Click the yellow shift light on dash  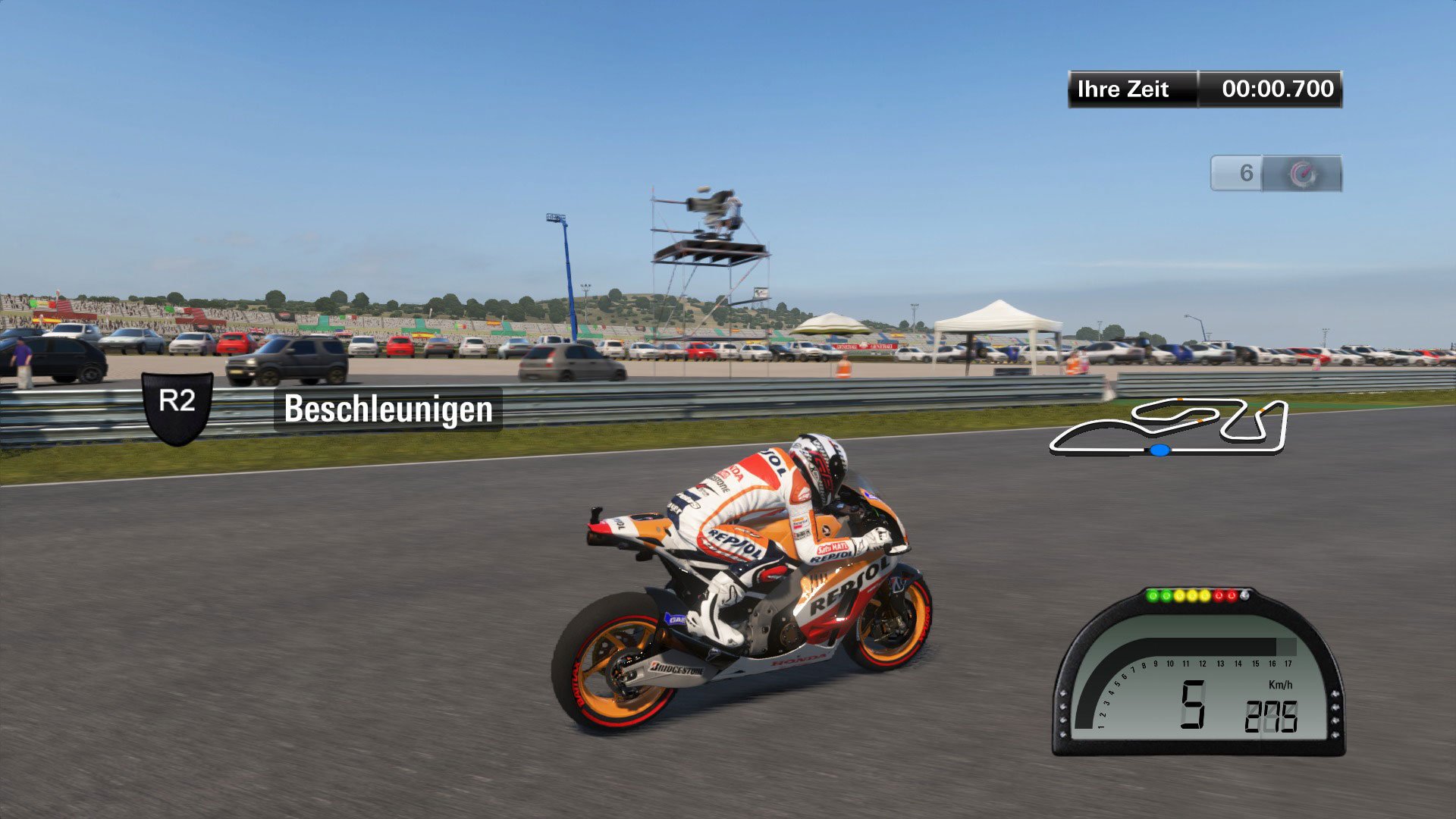1192,596
